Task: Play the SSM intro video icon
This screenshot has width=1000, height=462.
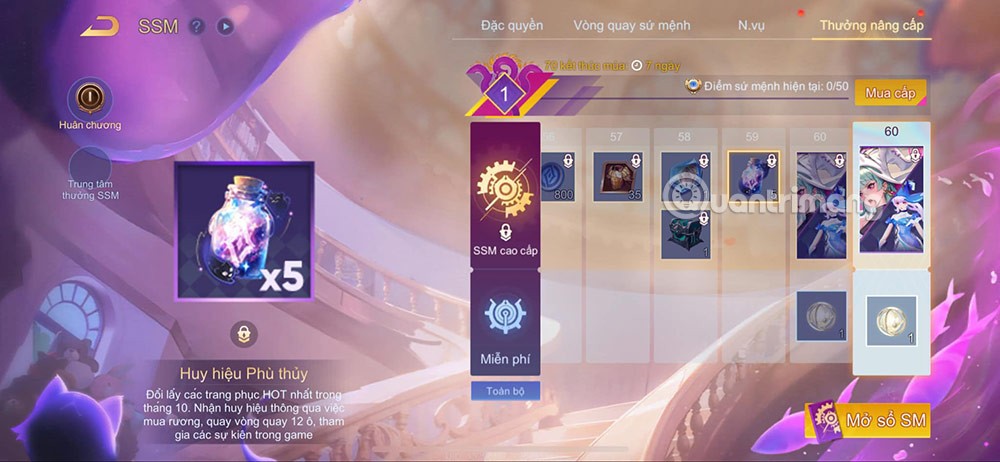Action: (x=225, y=27)
